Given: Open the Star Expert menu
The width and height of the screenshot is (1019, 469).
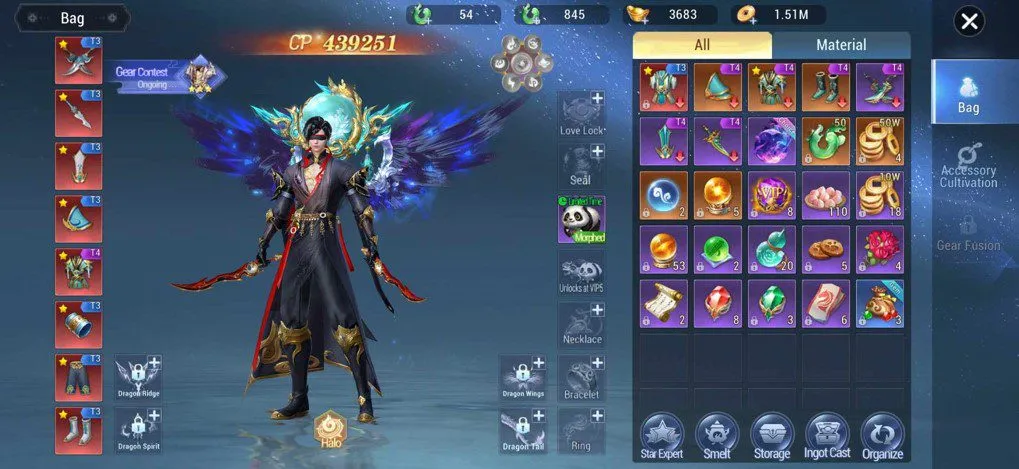Looking at the screenshot, I should [x=661, y=435].
